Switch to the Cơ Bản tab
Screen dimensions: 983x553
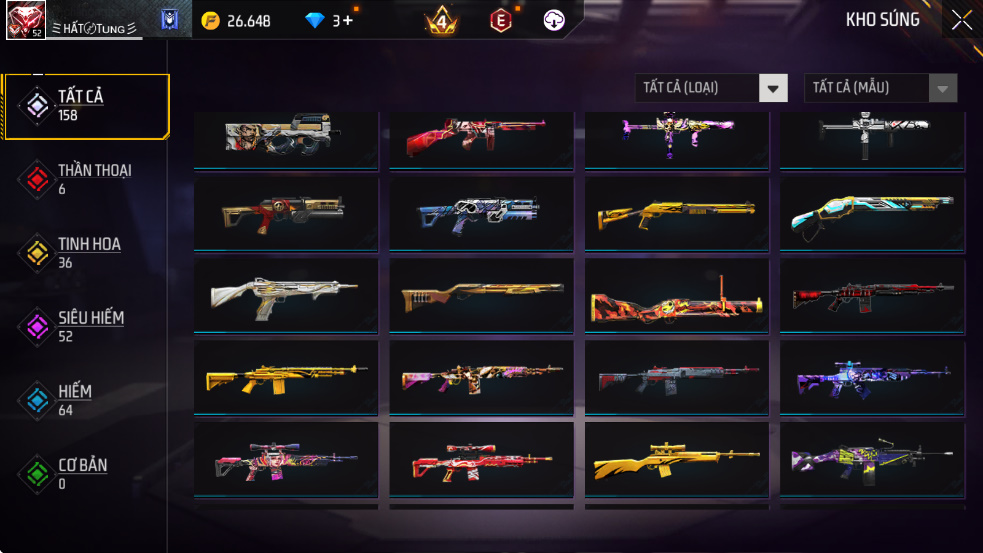pyautogui.click(x=86, y=474)
